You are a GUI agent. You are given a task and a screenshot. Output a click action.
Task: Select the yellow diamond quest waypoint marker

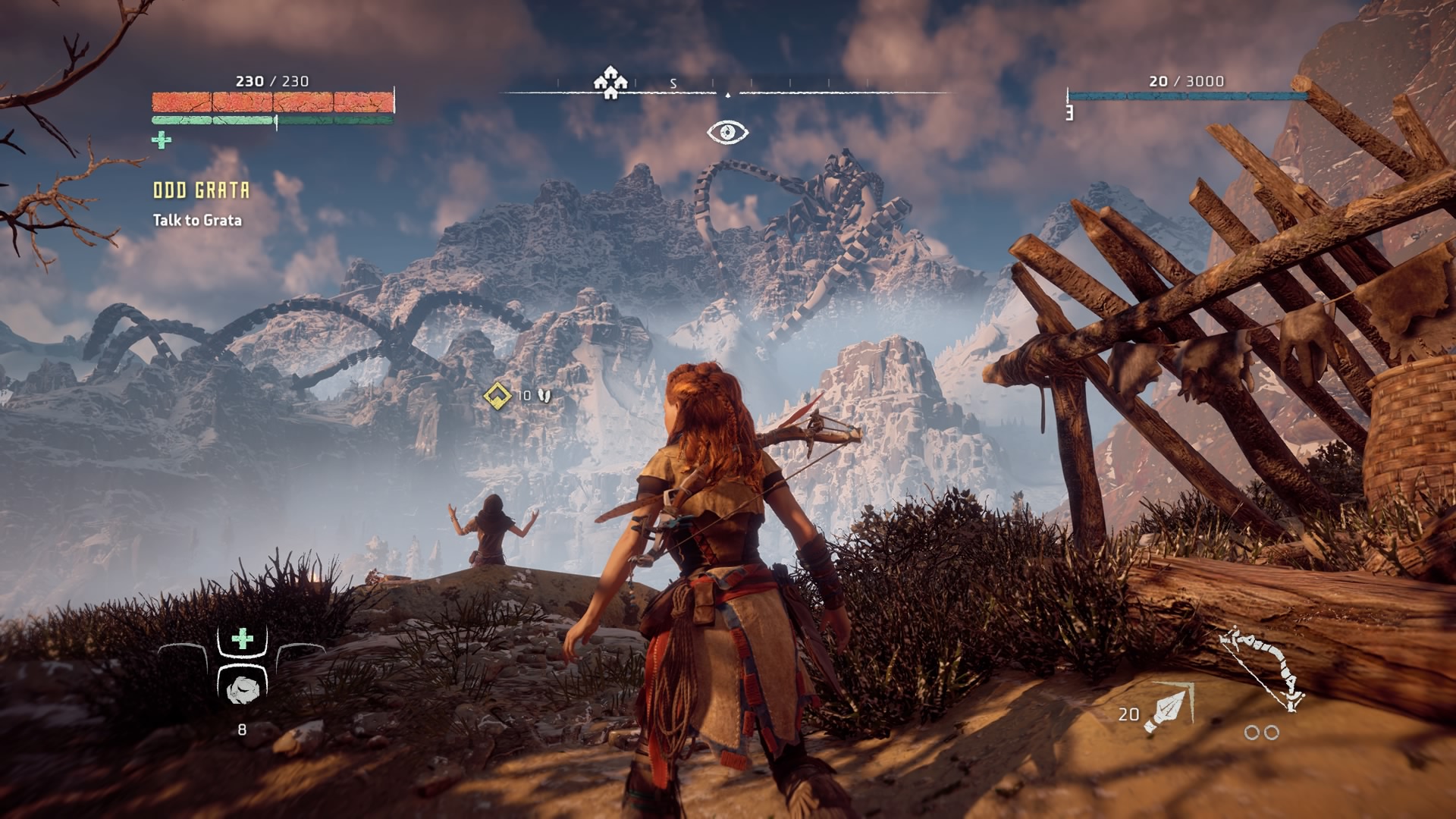(497, 395)
